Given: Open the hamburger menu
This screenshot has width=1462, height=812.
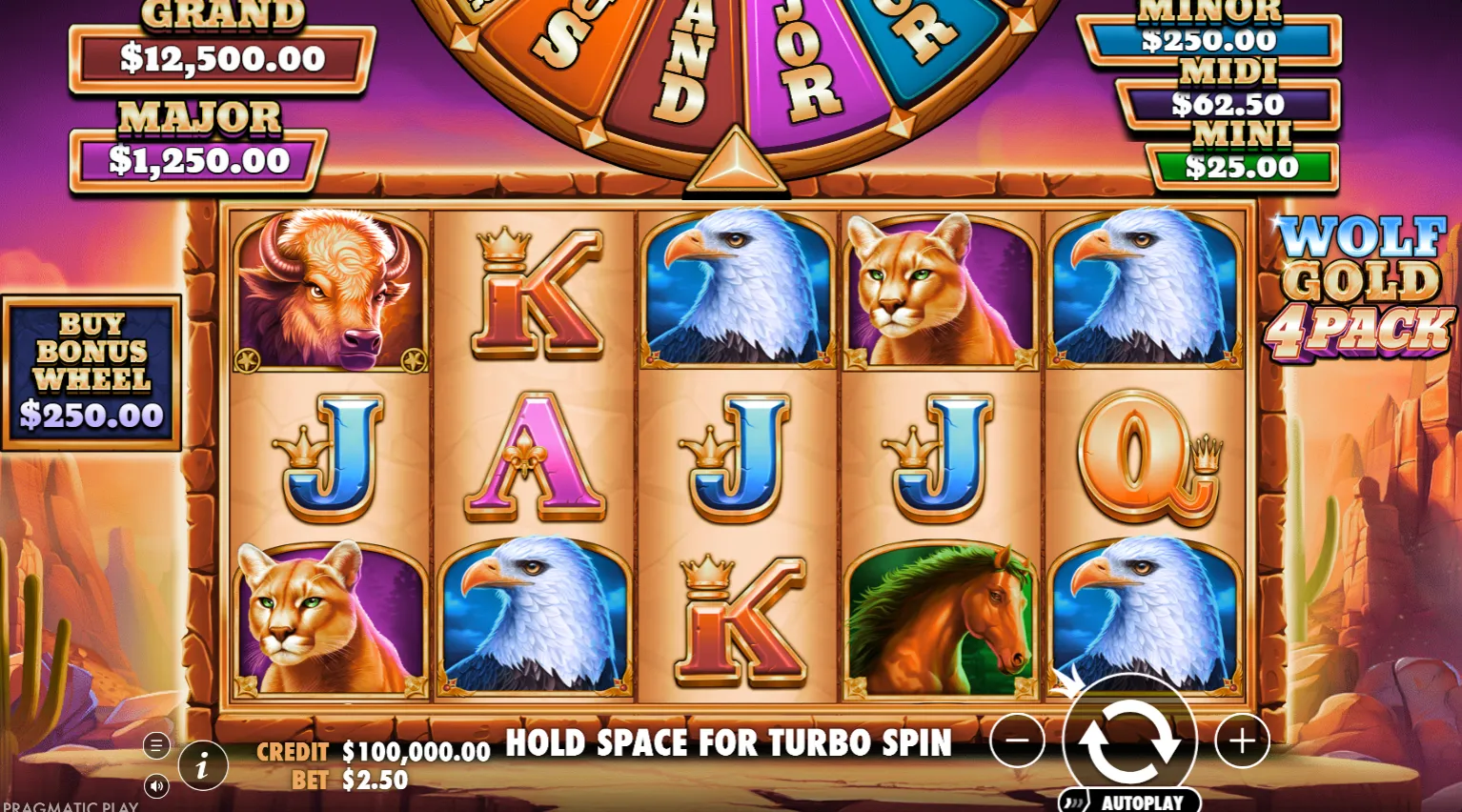Looking at the screenshot, I should click(x=156, y=745).
